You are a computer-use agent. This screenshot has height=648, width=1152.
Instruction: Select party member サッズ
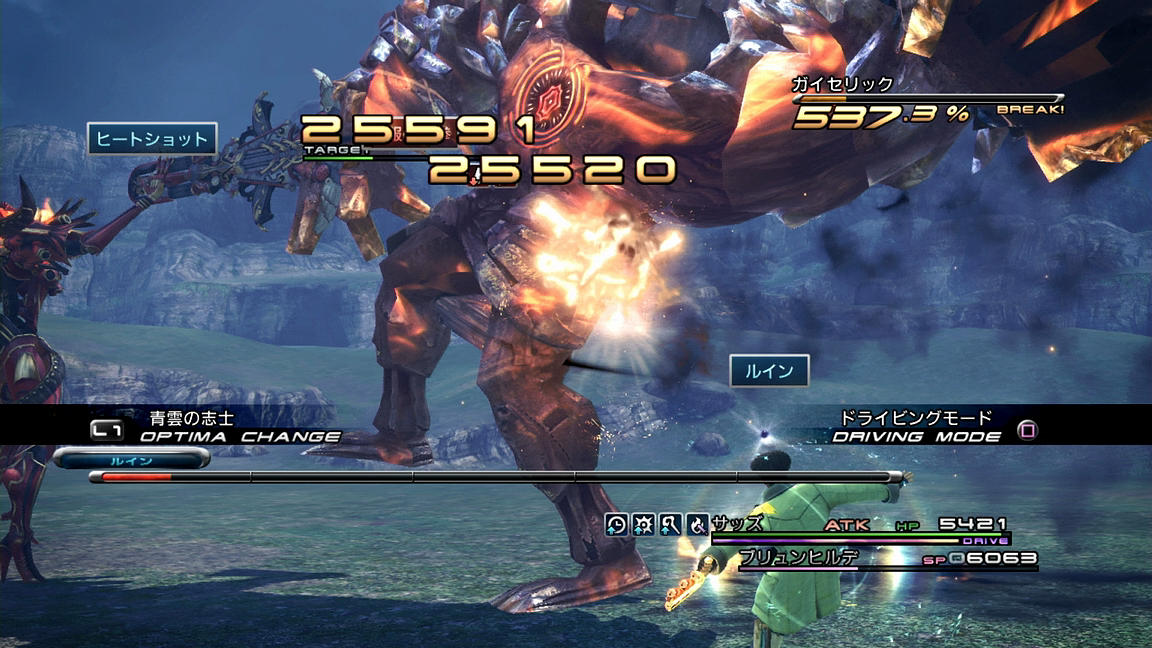[x=737, y=524]
